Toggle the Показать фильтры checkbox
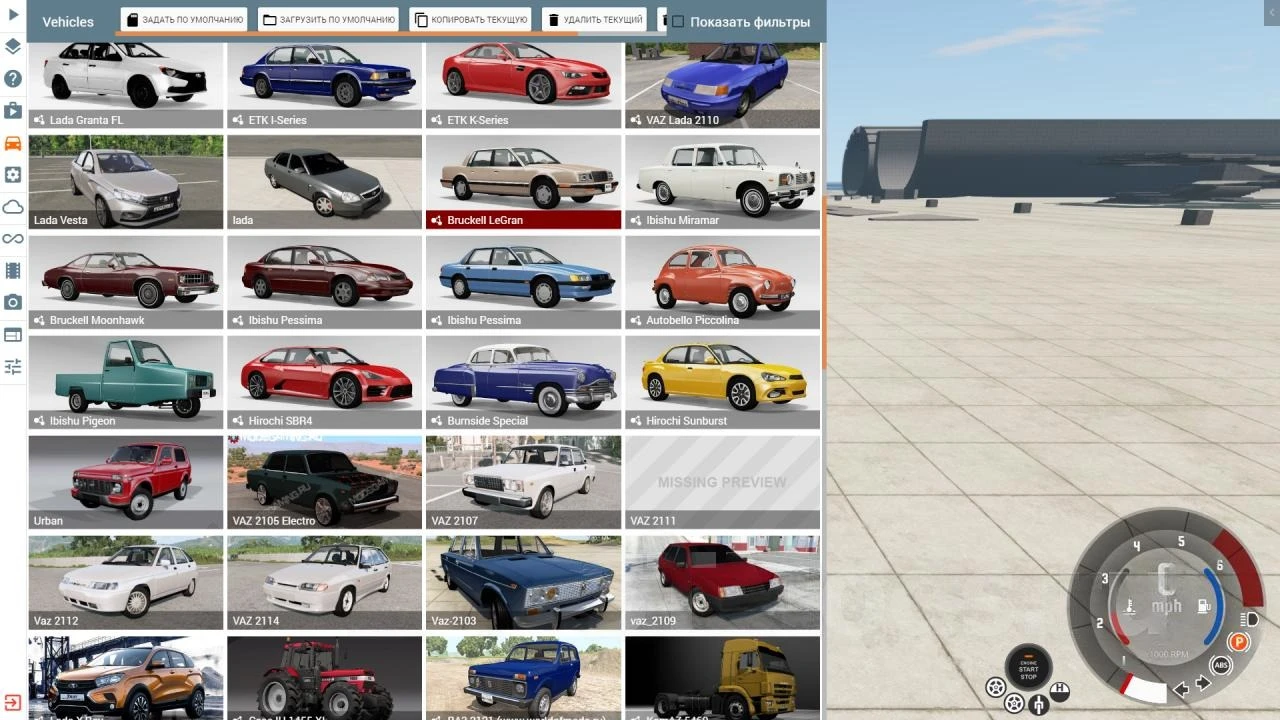This screenshot has height=720, width=1280. click(679, 20)
